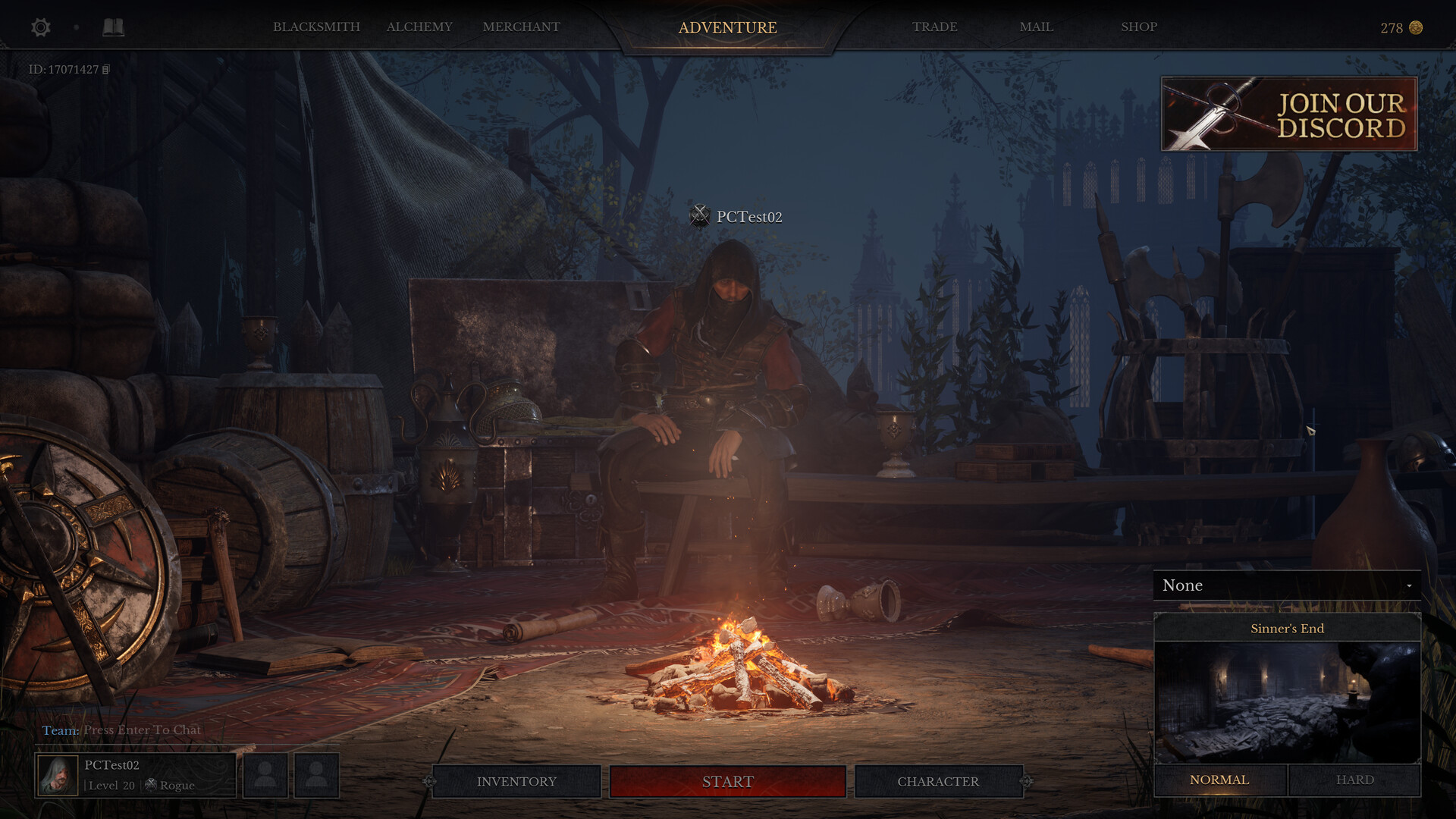This screenshot has width=1456, height=819.
Task: Open the Inventory screen
Action: (x=516, y=782)
